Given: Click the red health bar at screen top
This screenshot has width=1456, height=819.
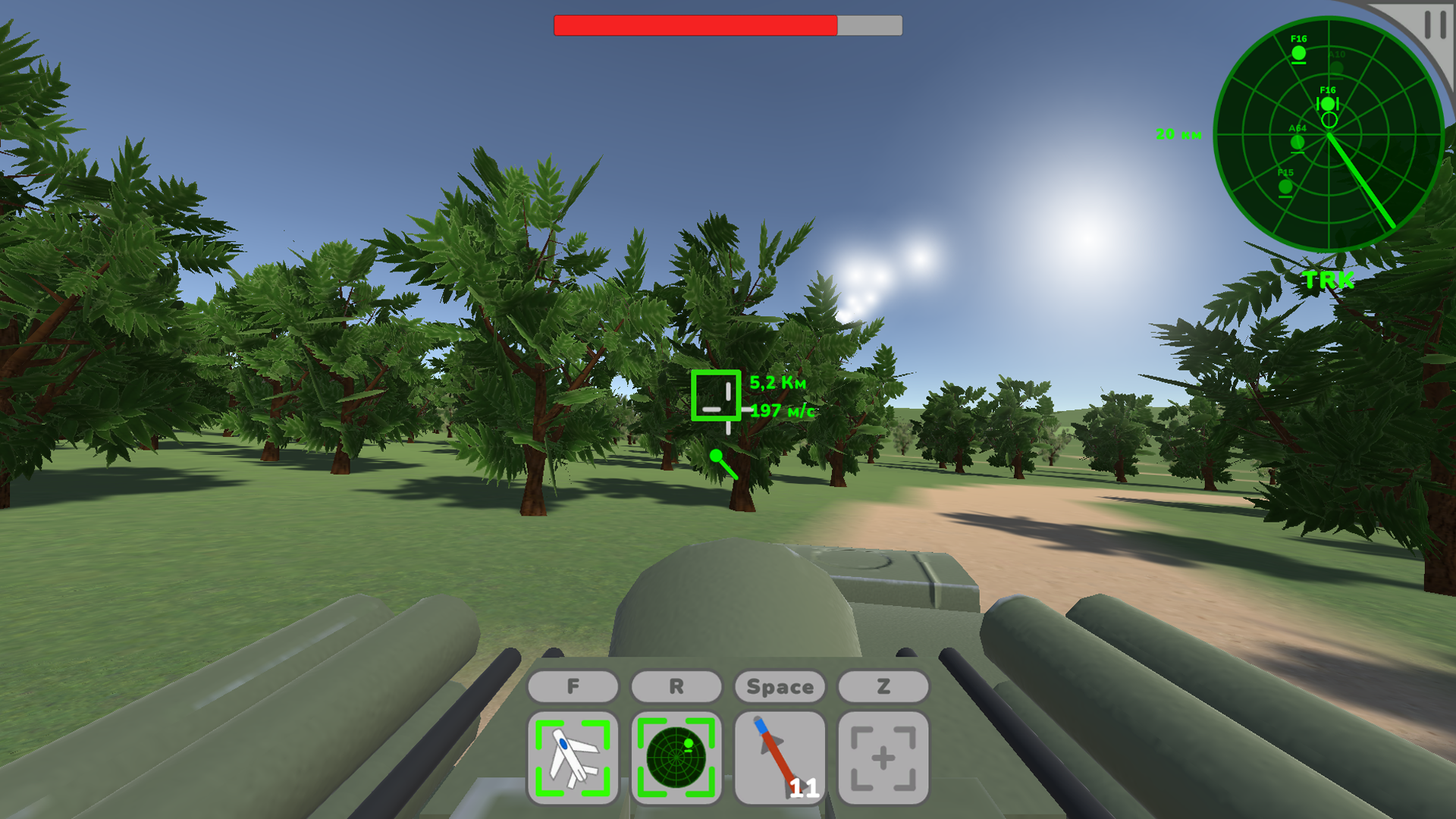Looking at the screenshot, I should [694, 25].
